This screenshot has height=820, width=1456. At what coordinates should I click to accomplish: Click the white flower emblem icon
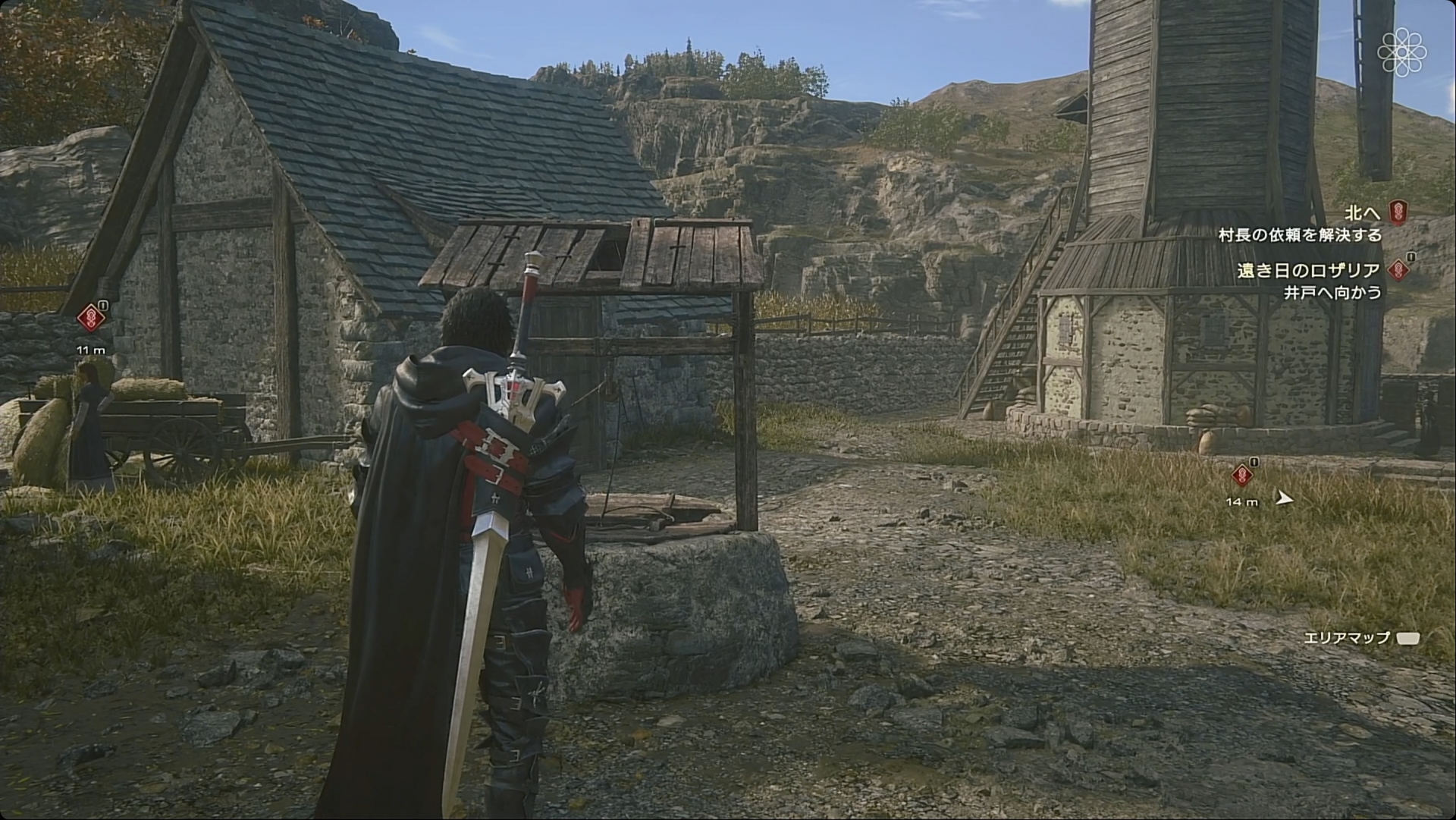(x=1403, y=51)
